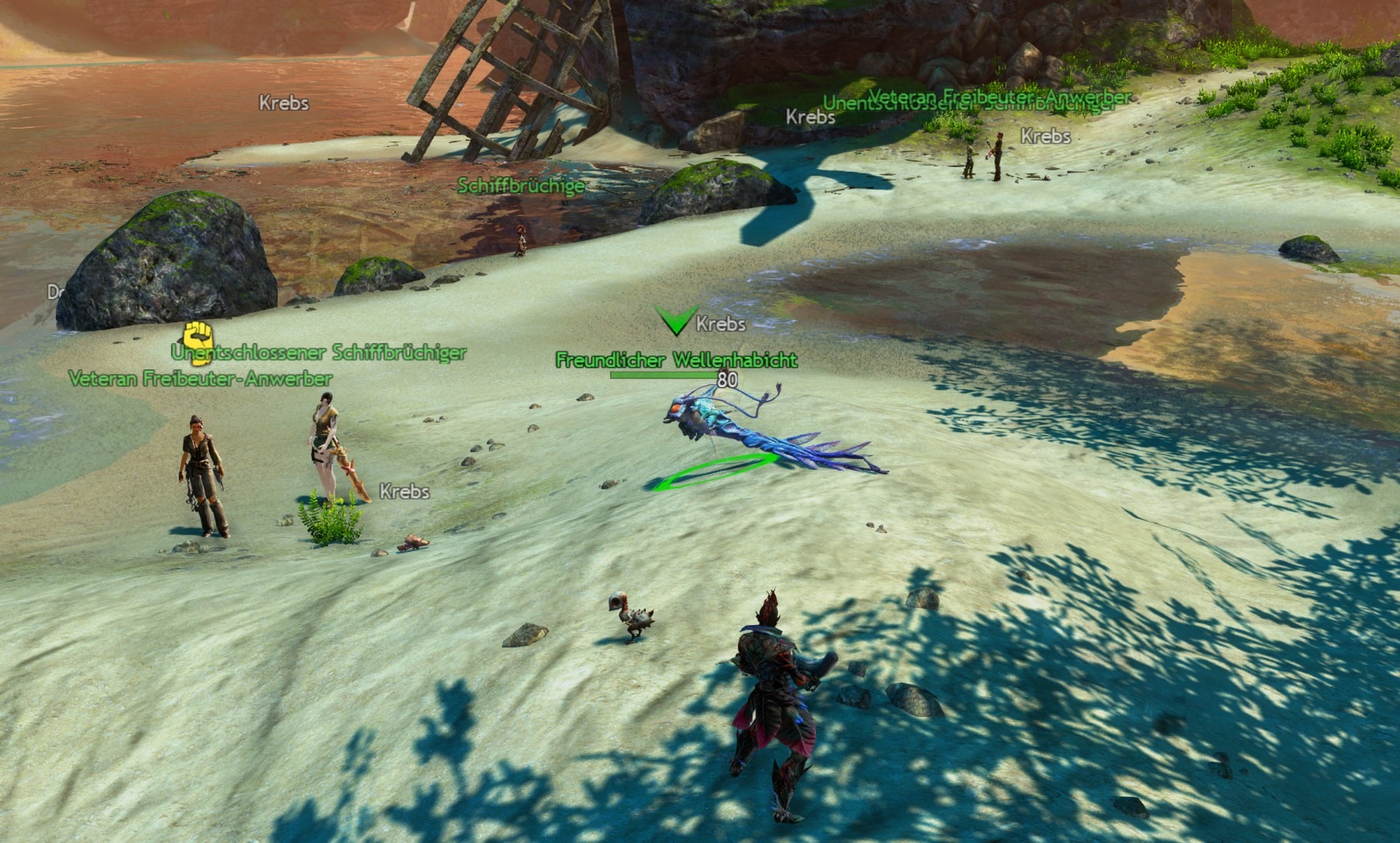The height and width of the screenshot is (843, 1400).
Task: Click the green target arrow marker
Action: click(674, 320)
